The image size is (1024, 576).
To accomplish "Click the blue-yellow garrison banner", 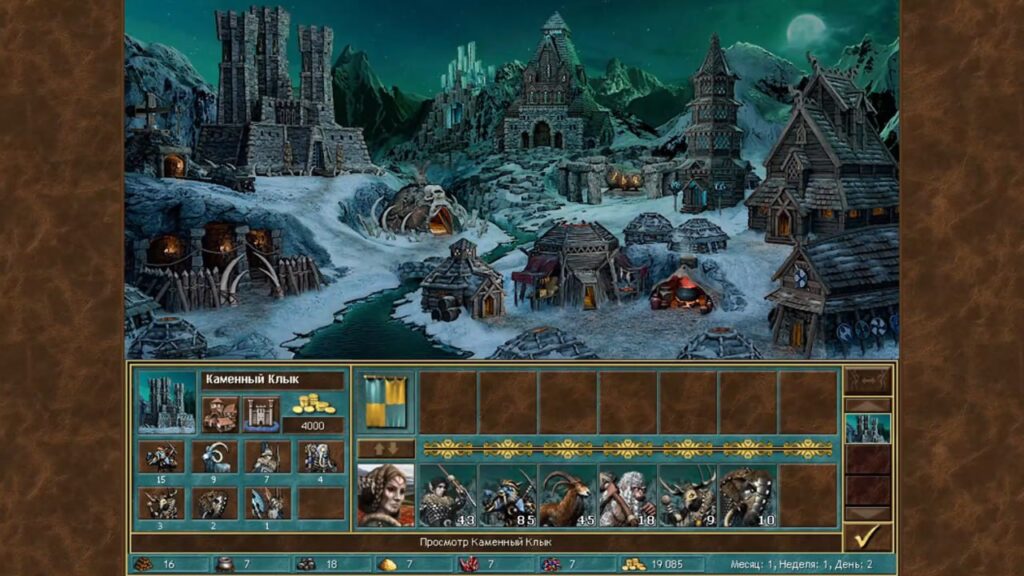I will pyautogui.click(x=385, y=402).
